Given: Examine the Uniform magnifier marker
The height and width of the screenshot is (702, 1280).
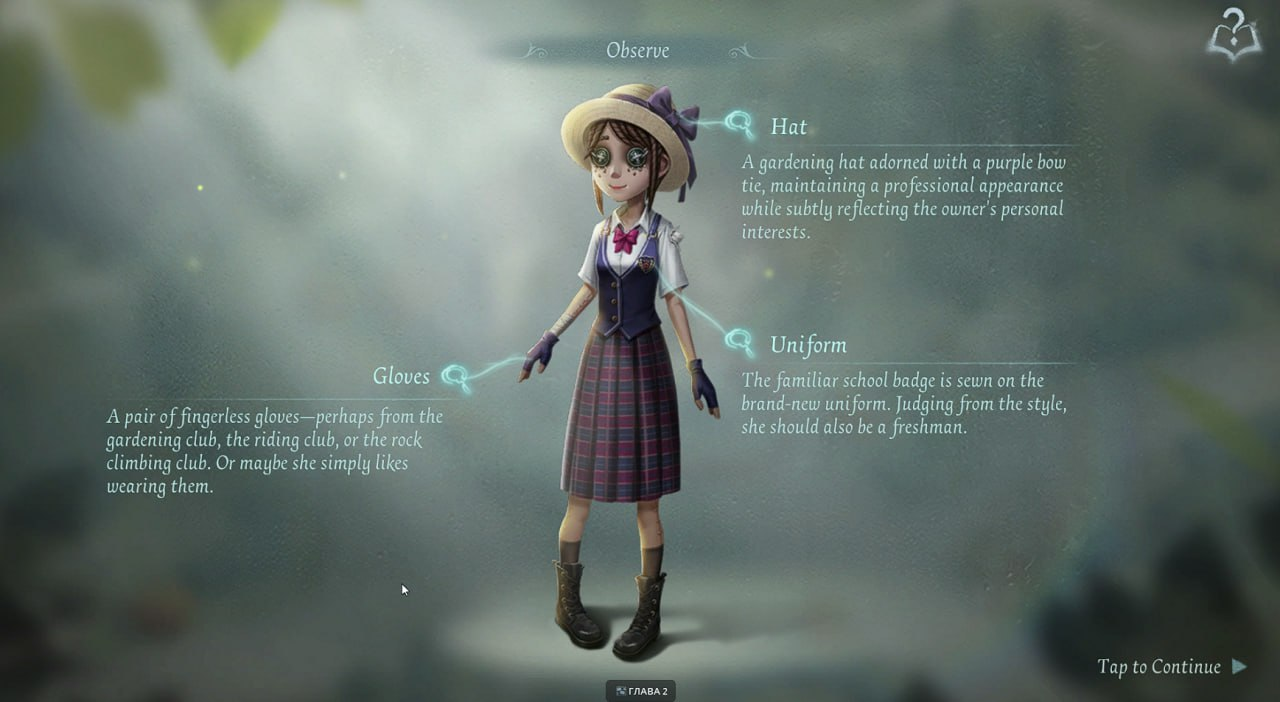Looking at the screenshot, I should click(x=740, y=342).
